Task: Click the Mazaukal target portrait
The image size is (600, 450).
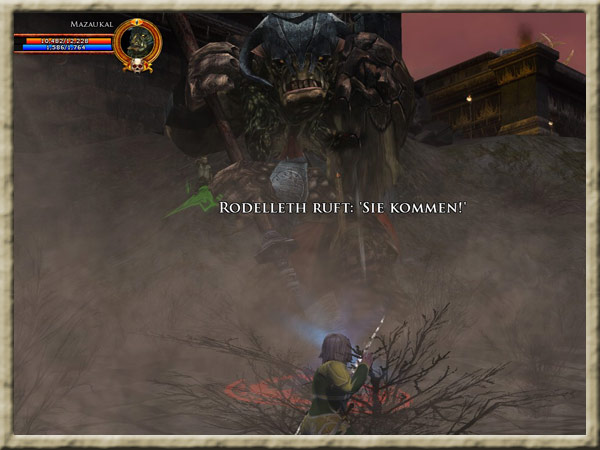Action: pos(136,42)
